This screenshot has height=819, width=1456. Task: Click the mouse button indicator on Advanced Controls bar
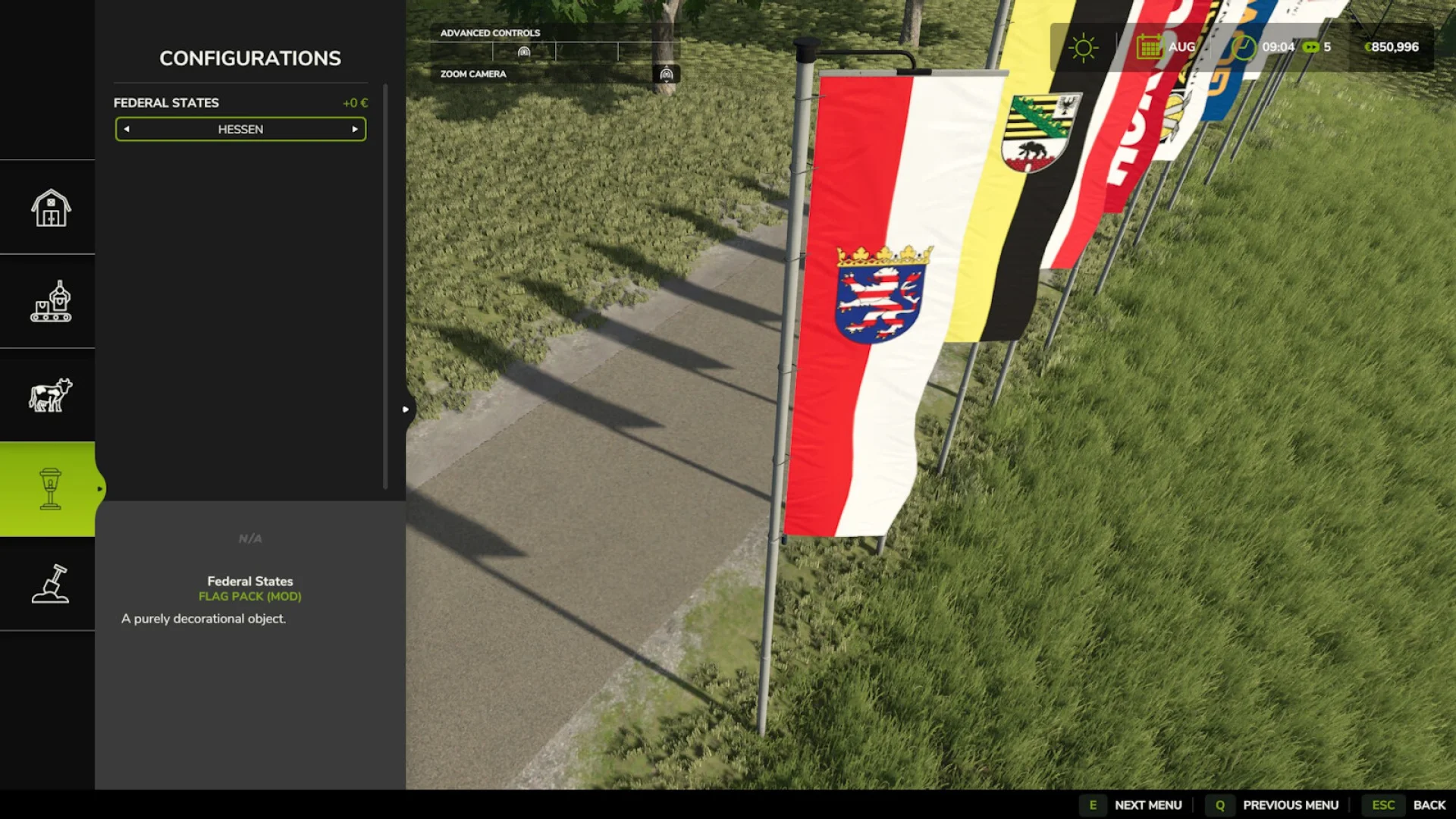[x=523, y=50]
